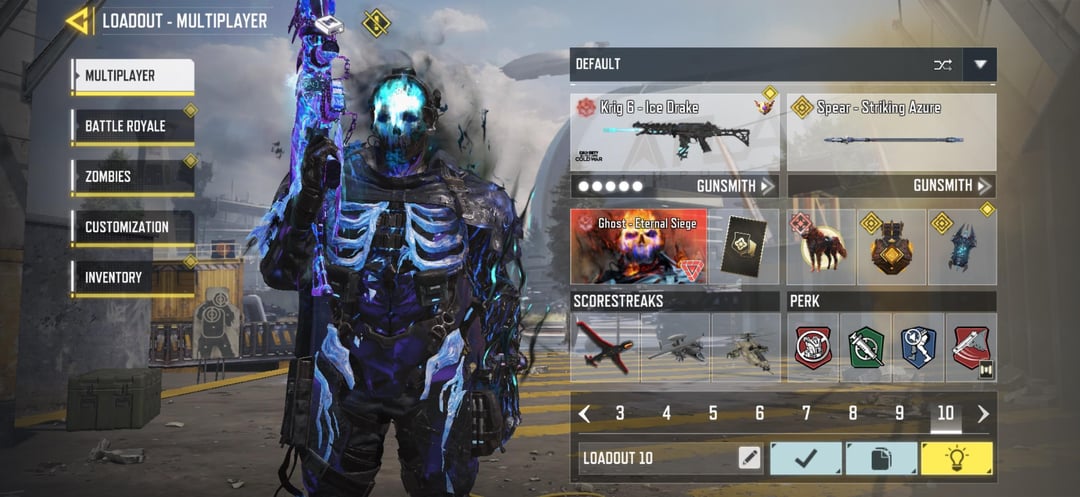Rename Loadout 10 with the pencil icon
1080x497 pixels.
point(749,458)
